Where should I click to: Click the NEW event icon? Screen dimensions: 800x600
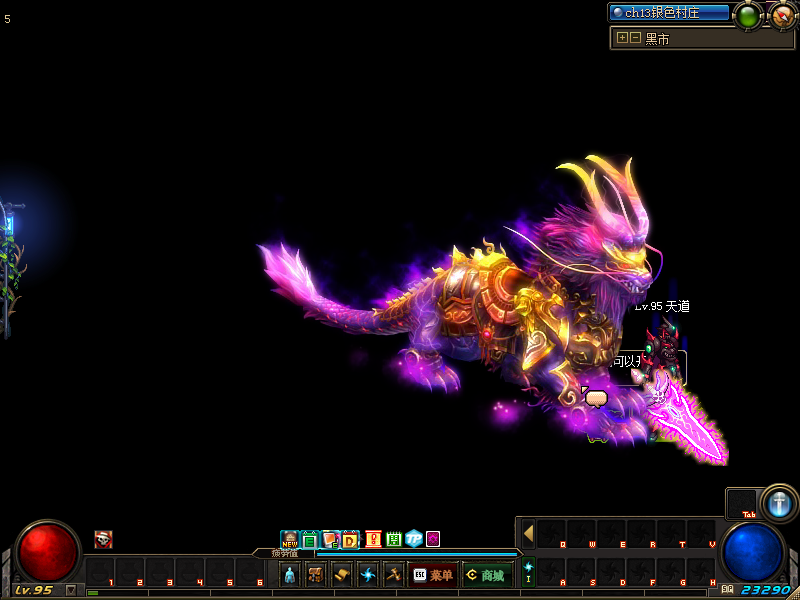click(x=290, y=540)
